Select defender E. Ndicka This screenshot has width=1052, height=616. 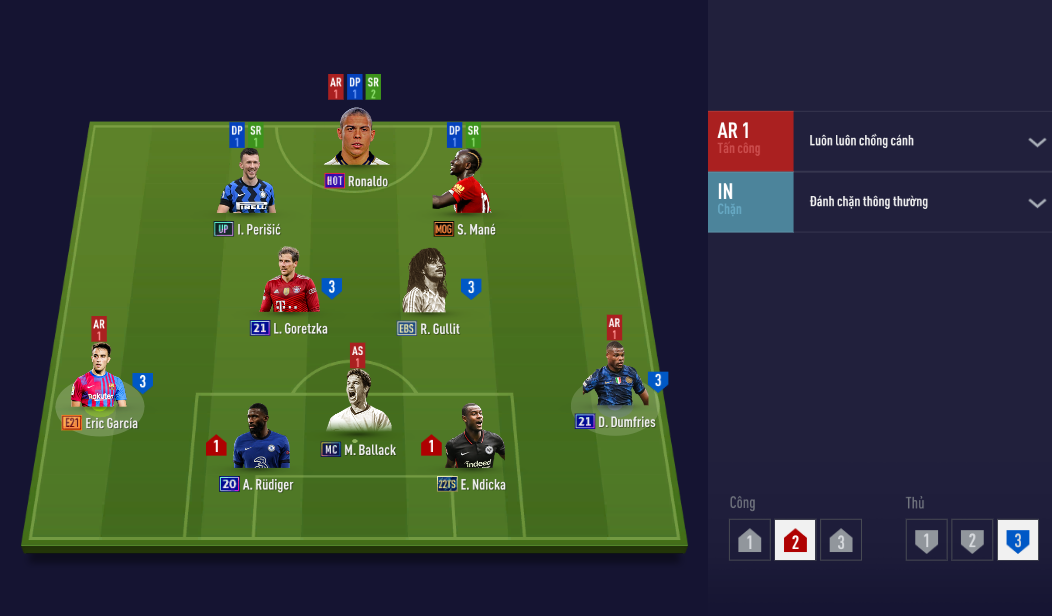point(473,440)
